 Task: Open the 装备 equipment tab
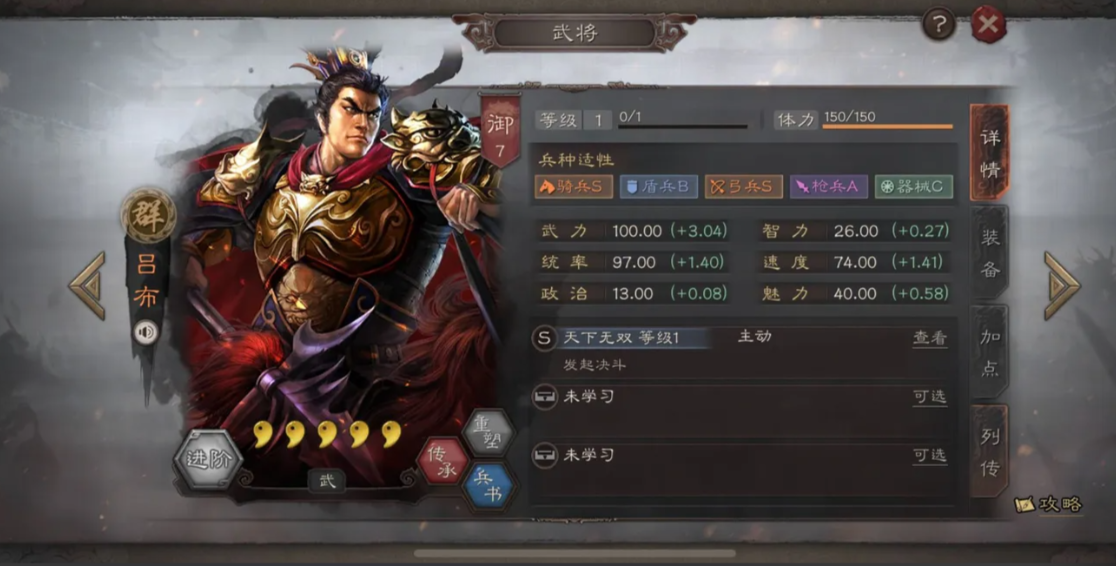pos(989,252)
